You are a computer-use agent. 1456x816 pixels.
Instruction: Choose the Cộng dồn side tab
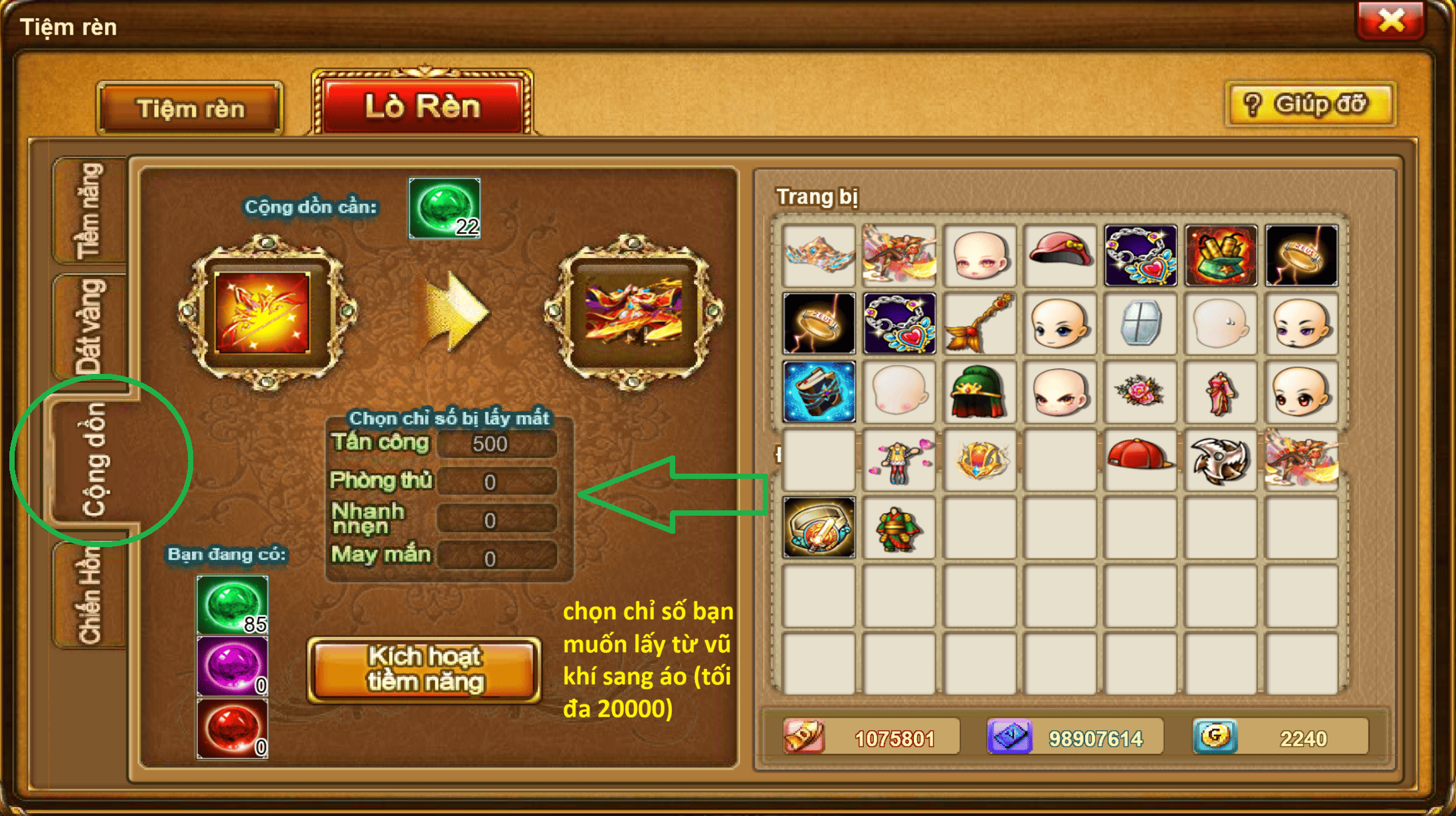pos(94,460)
